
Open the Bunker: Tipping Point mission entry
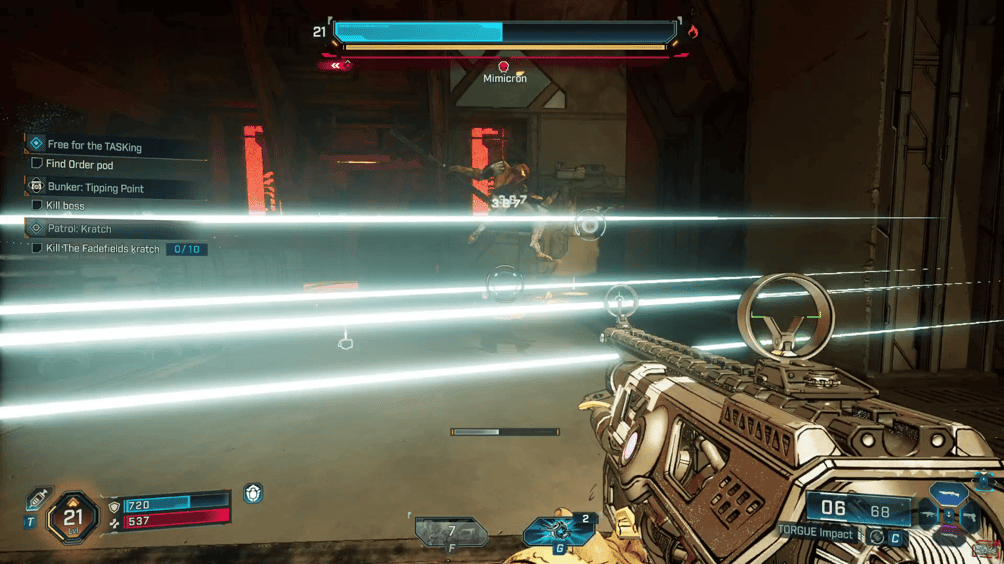tap(95, 188)
